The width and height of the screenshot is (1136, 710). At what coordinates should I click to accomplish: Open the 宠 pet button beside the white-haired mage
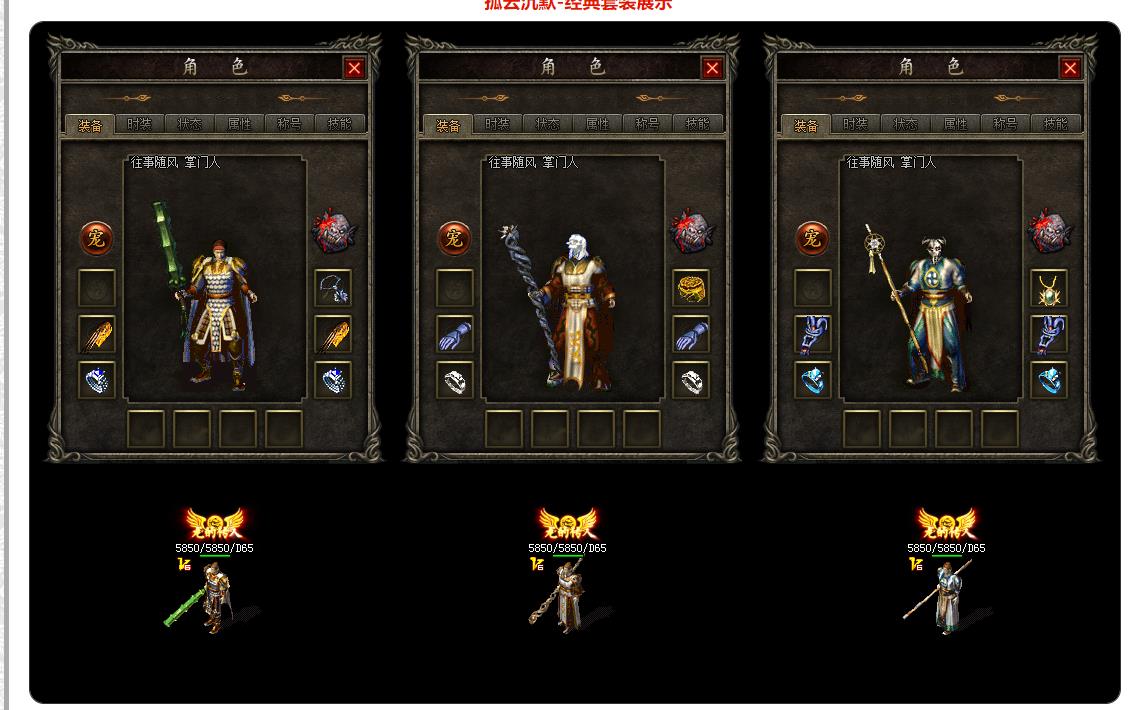pyautogui.click(x=455, y=239)
